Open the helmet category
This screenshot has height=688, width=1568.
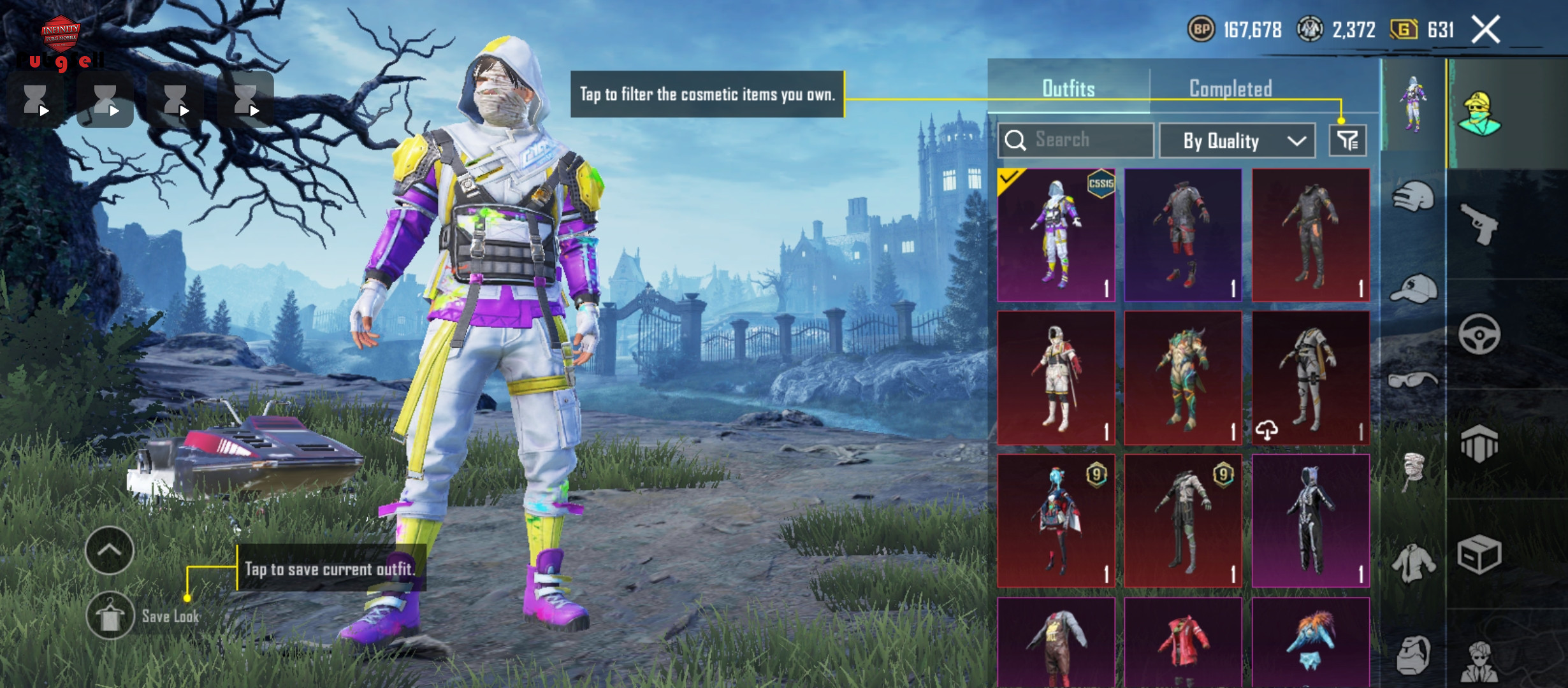pos(1413,197)
